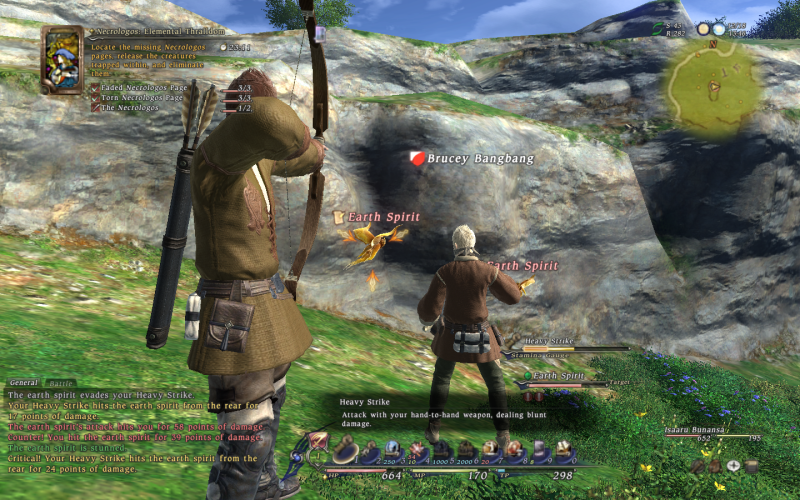Select the General chat log tab
Image resolution: width=800 pixels, height=500 pixels.
click(24, 382)
